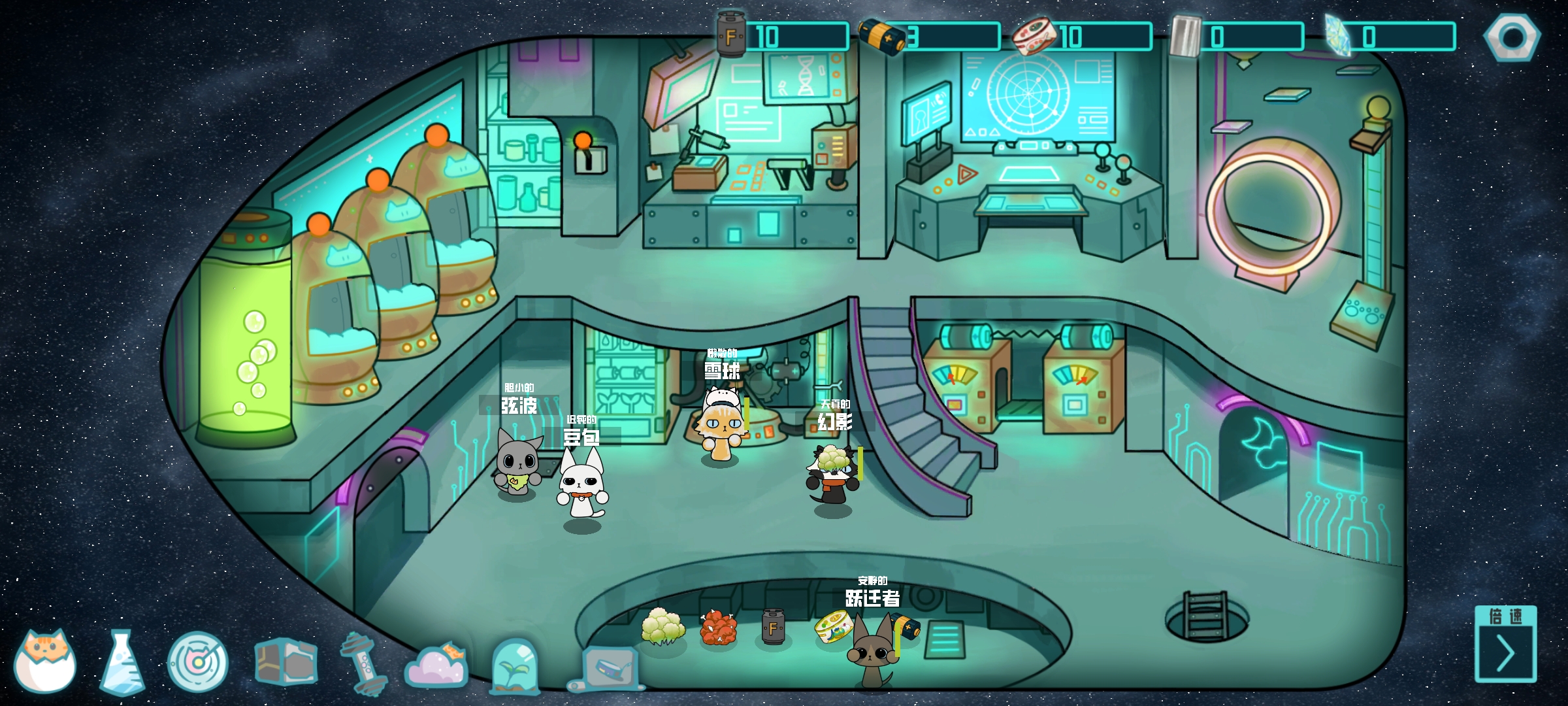Screen dimensions: 1568x706
Task: Select the seedling greenhouse dome icon
Action: (x=515, y=664)
